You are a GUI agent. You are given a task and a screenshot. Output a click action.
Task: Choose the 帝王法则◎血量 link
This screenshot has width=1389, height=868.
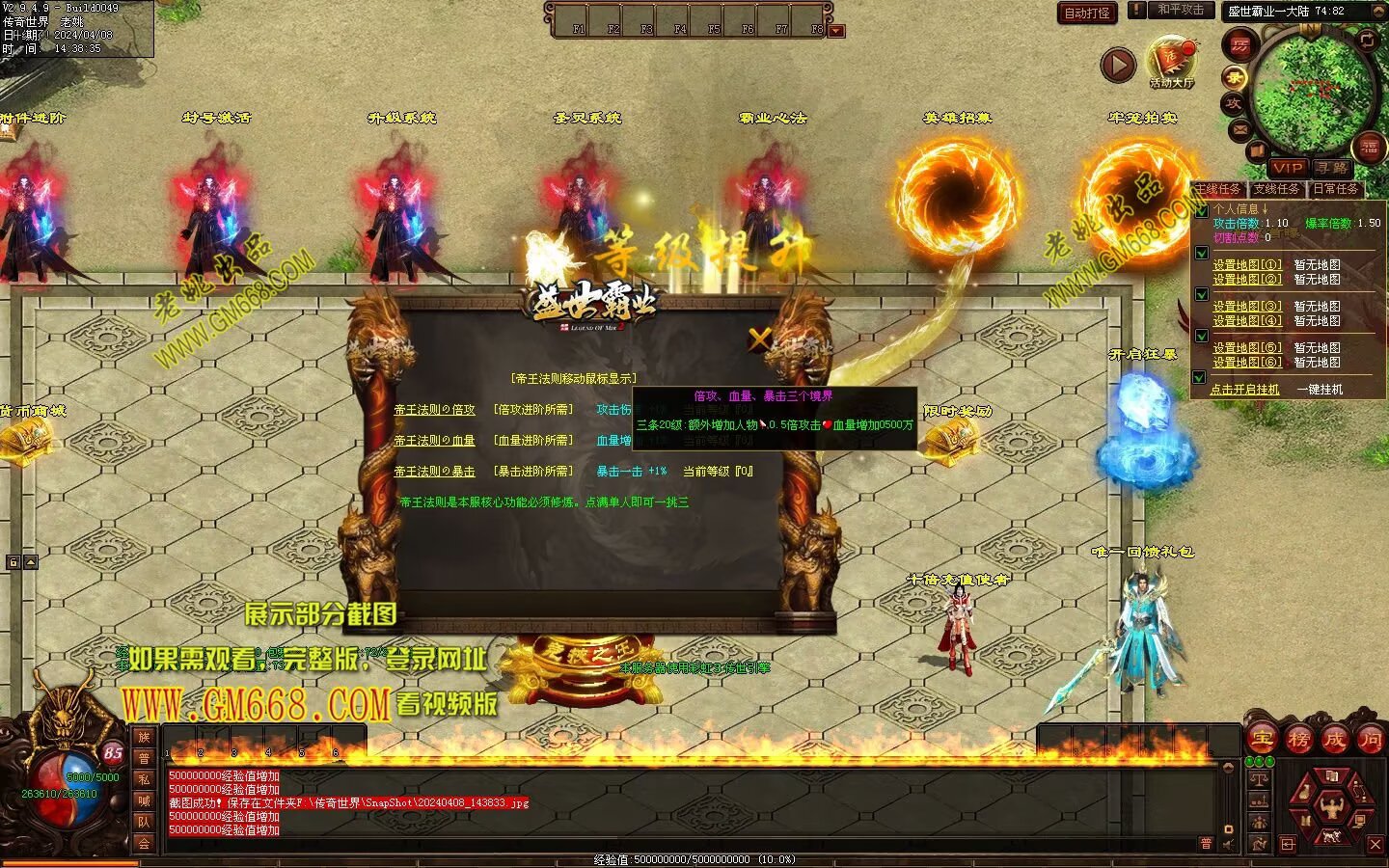434,441
